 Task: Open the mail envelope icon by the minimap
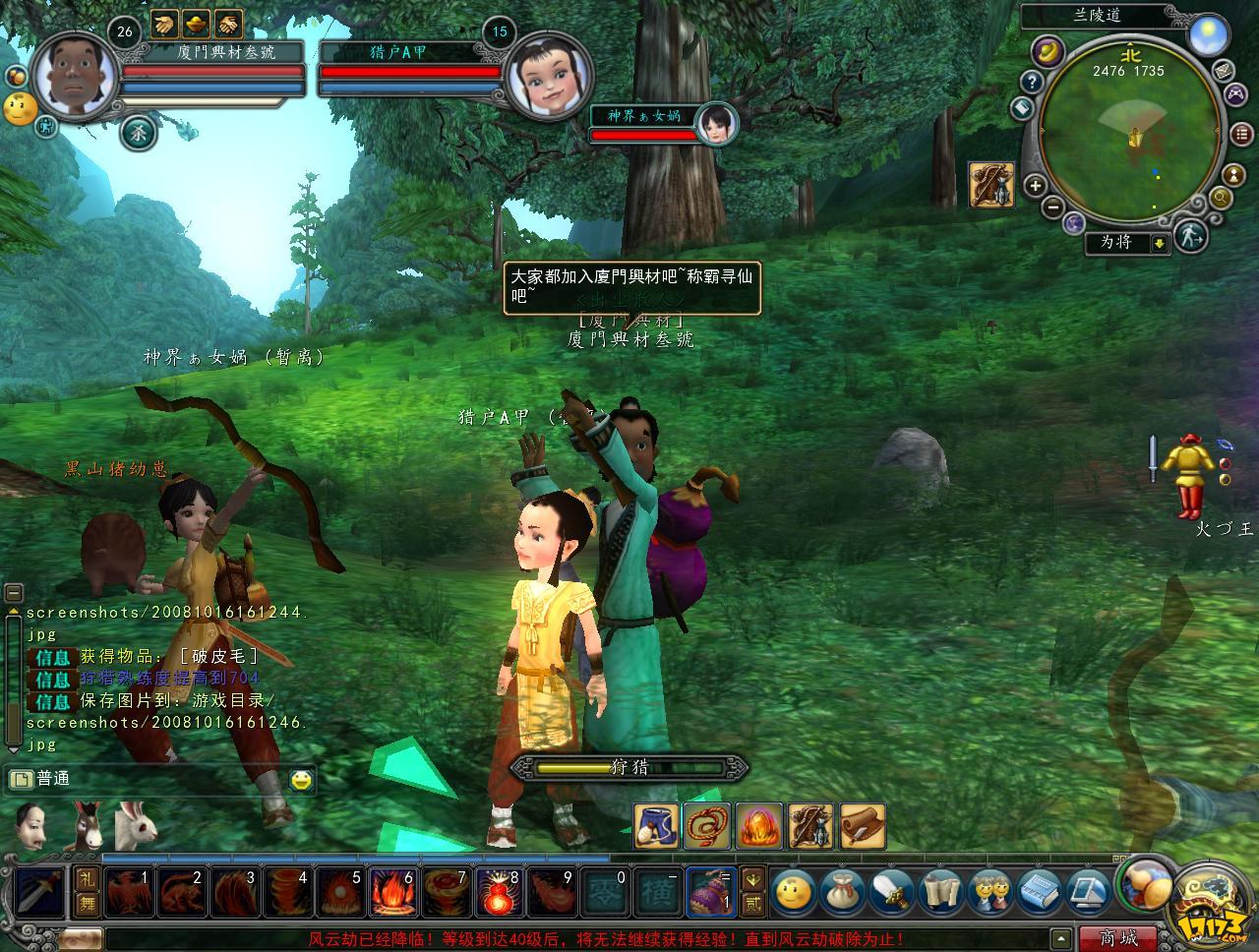click(1223, 70)
